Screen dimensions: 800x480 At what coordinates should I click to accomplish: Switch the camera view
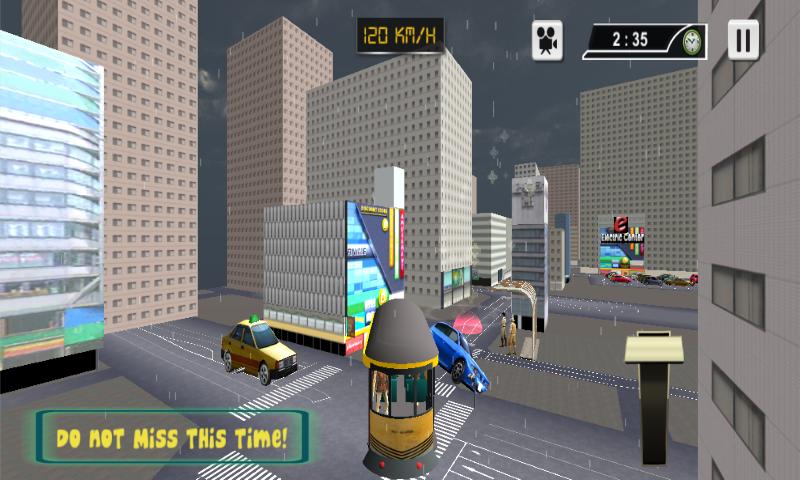(x=547, y=41)
